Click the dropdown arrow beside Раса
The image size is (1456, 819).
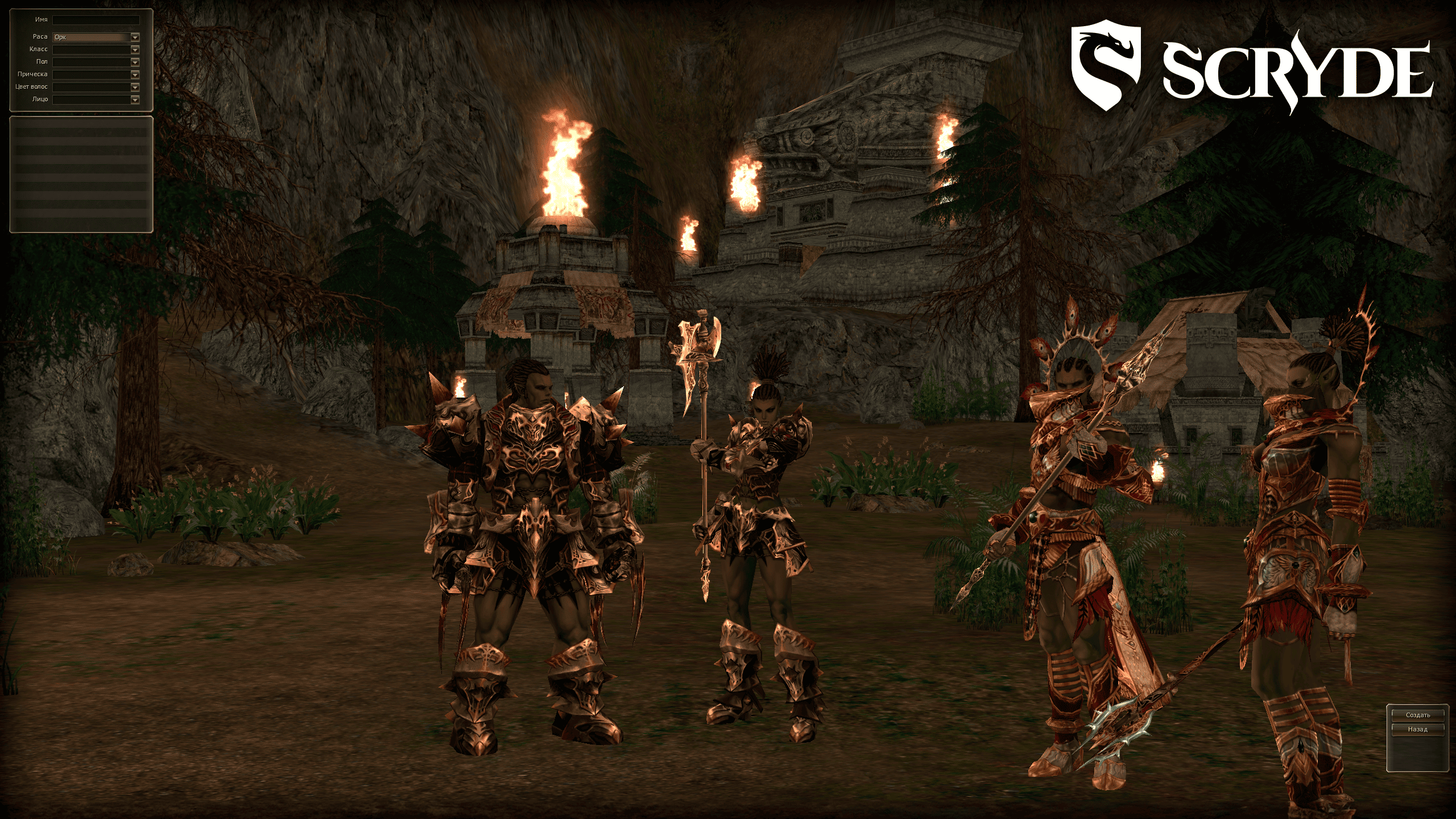(135, 38)
